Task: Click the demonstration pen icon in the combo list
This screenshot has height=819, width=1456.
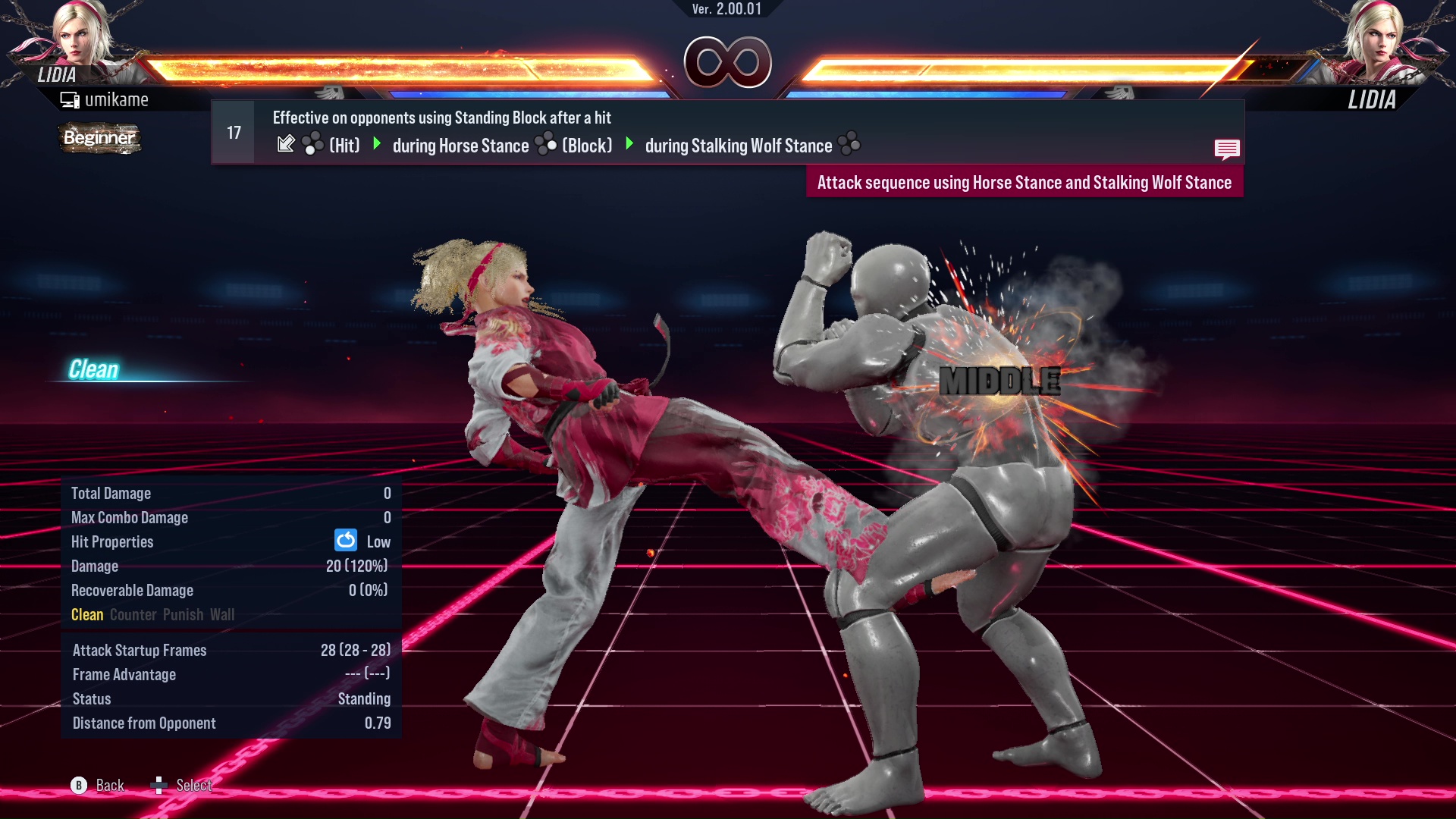Action: 287,143
